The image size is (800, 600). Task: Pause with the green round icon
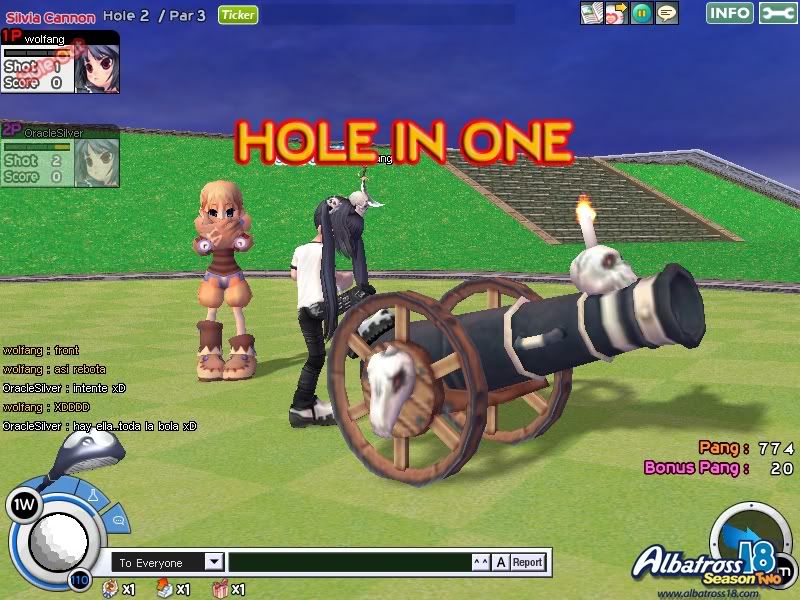coord(642,13)
